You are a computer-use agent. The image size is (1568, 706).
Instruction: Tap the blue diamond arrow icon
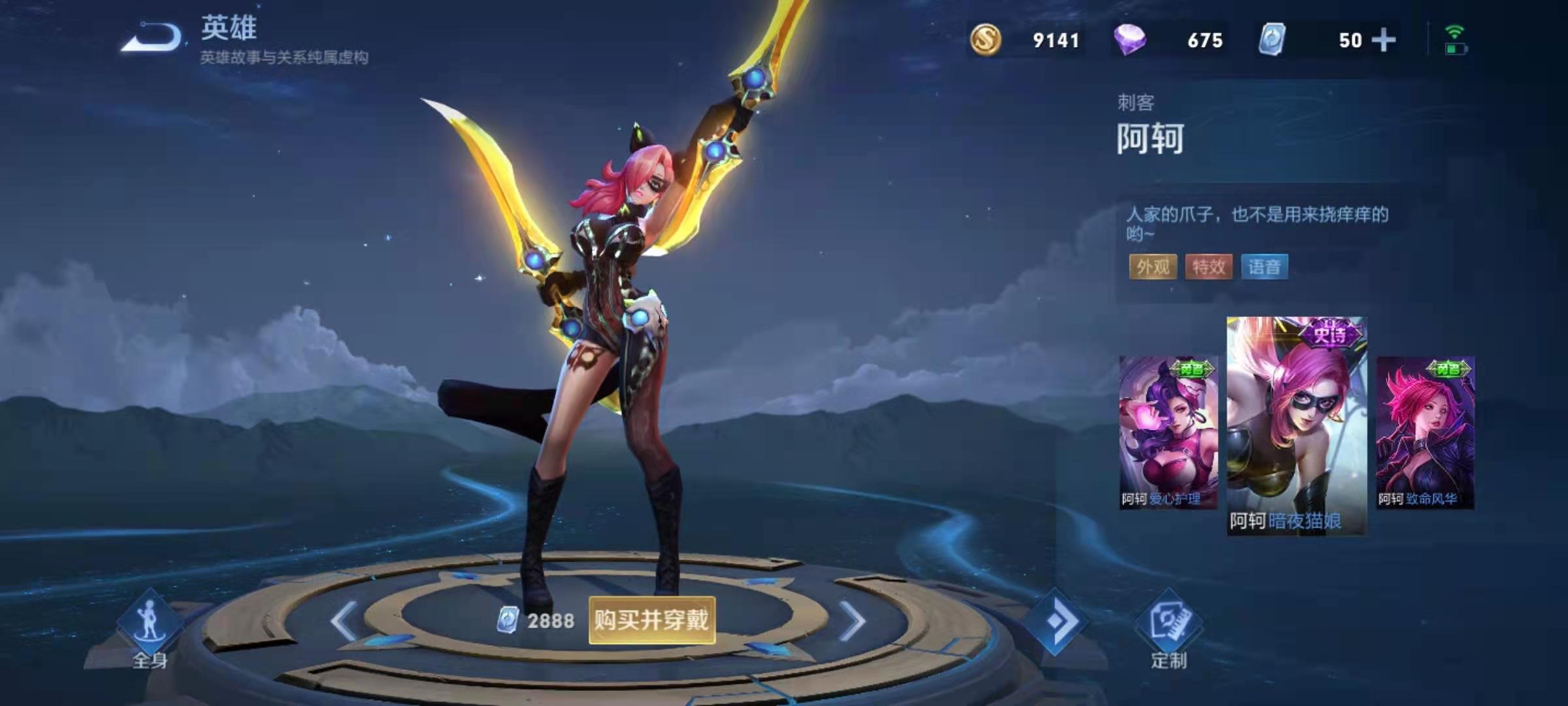(x=1054, y=621)
